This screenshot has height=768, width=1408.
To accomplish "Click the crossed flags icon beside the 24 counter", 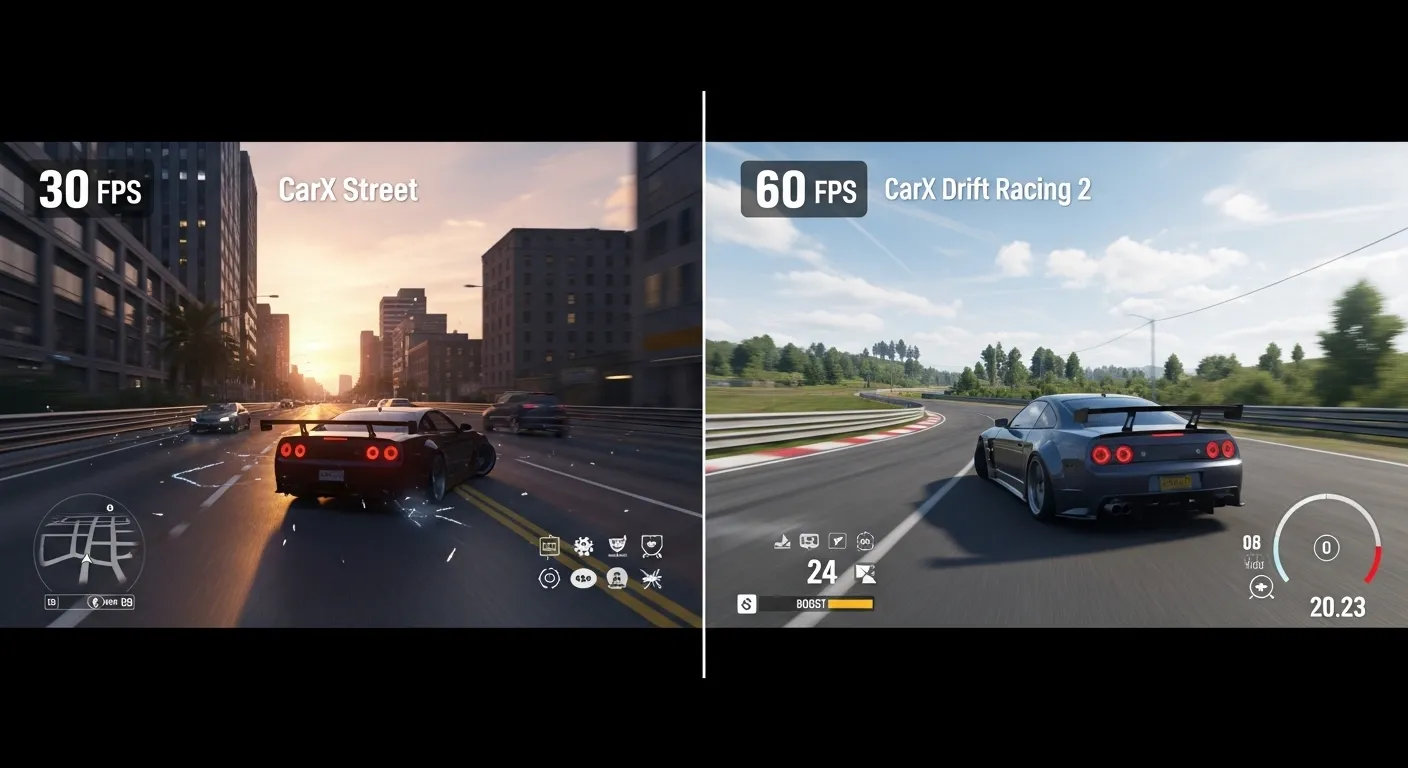I will 866,573.
